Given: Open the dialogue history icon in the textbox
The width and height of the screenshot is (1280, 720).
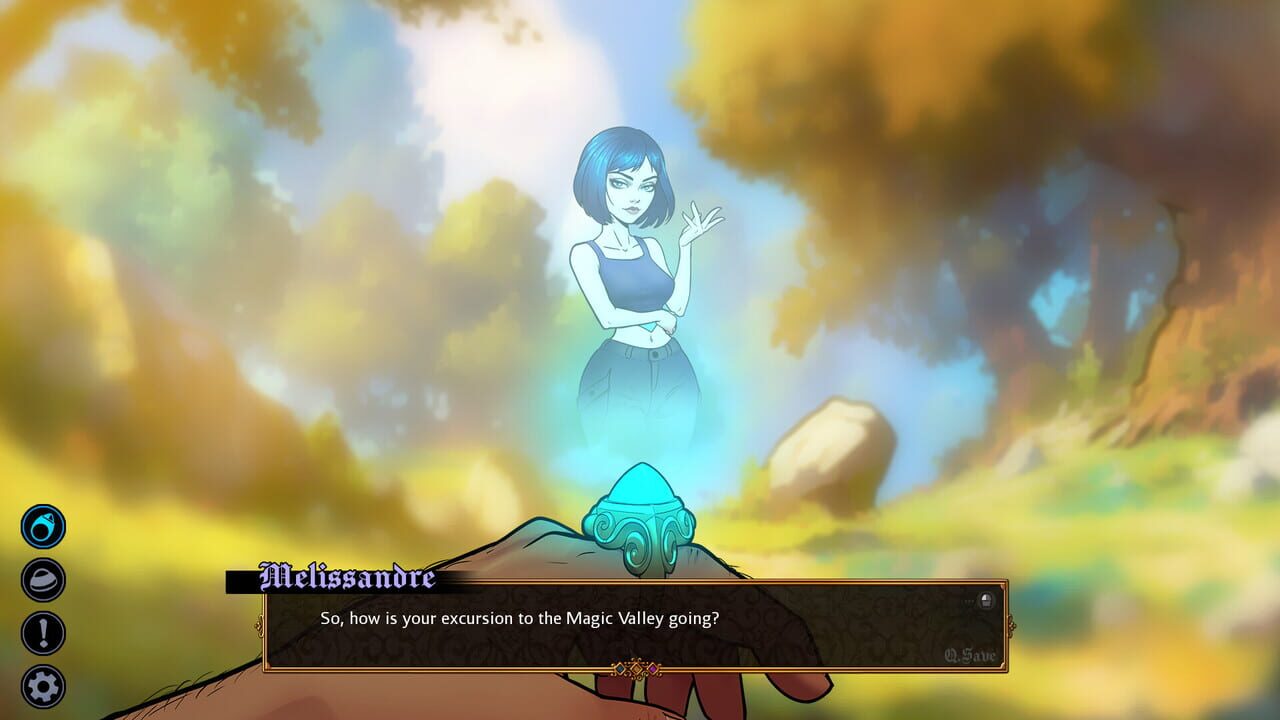Looking at the screenshot, I should 988,598.
